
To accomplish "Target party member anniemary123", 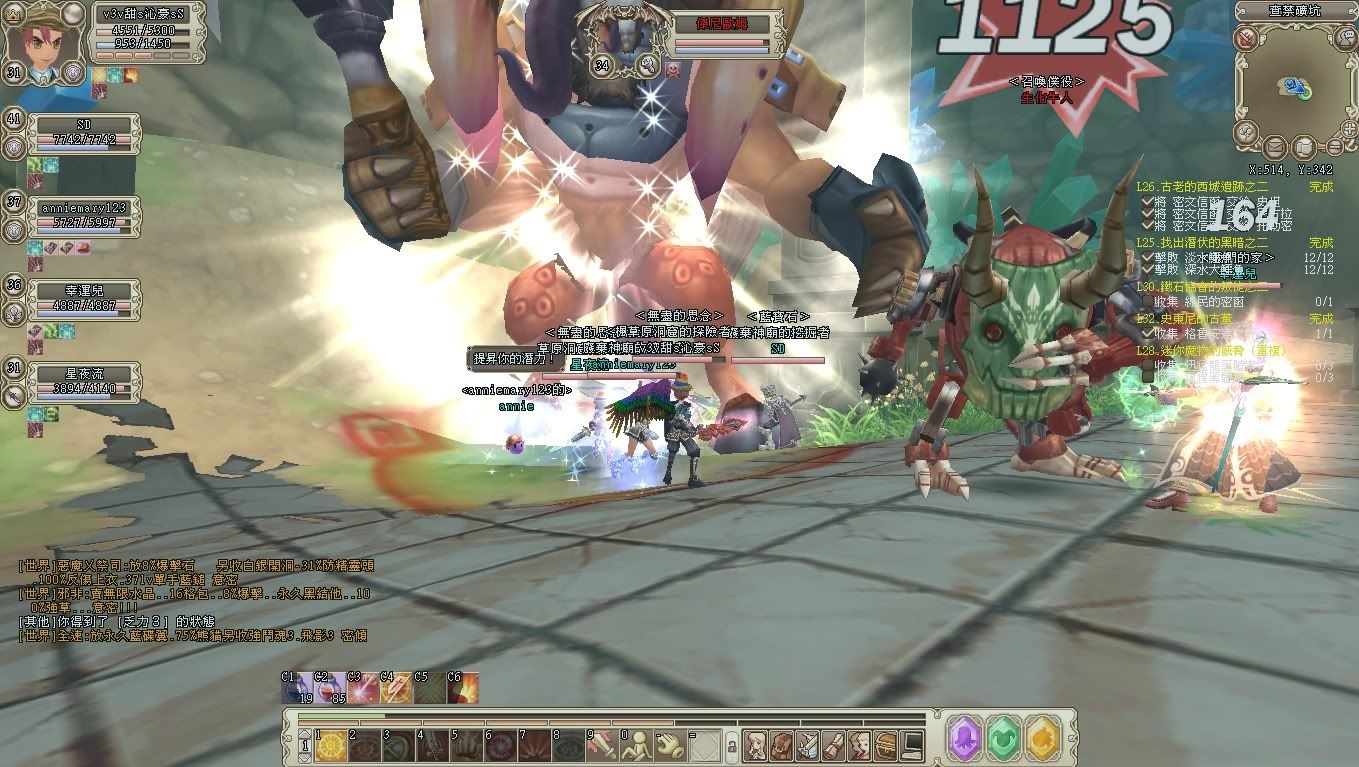I will tap(84, 215).
